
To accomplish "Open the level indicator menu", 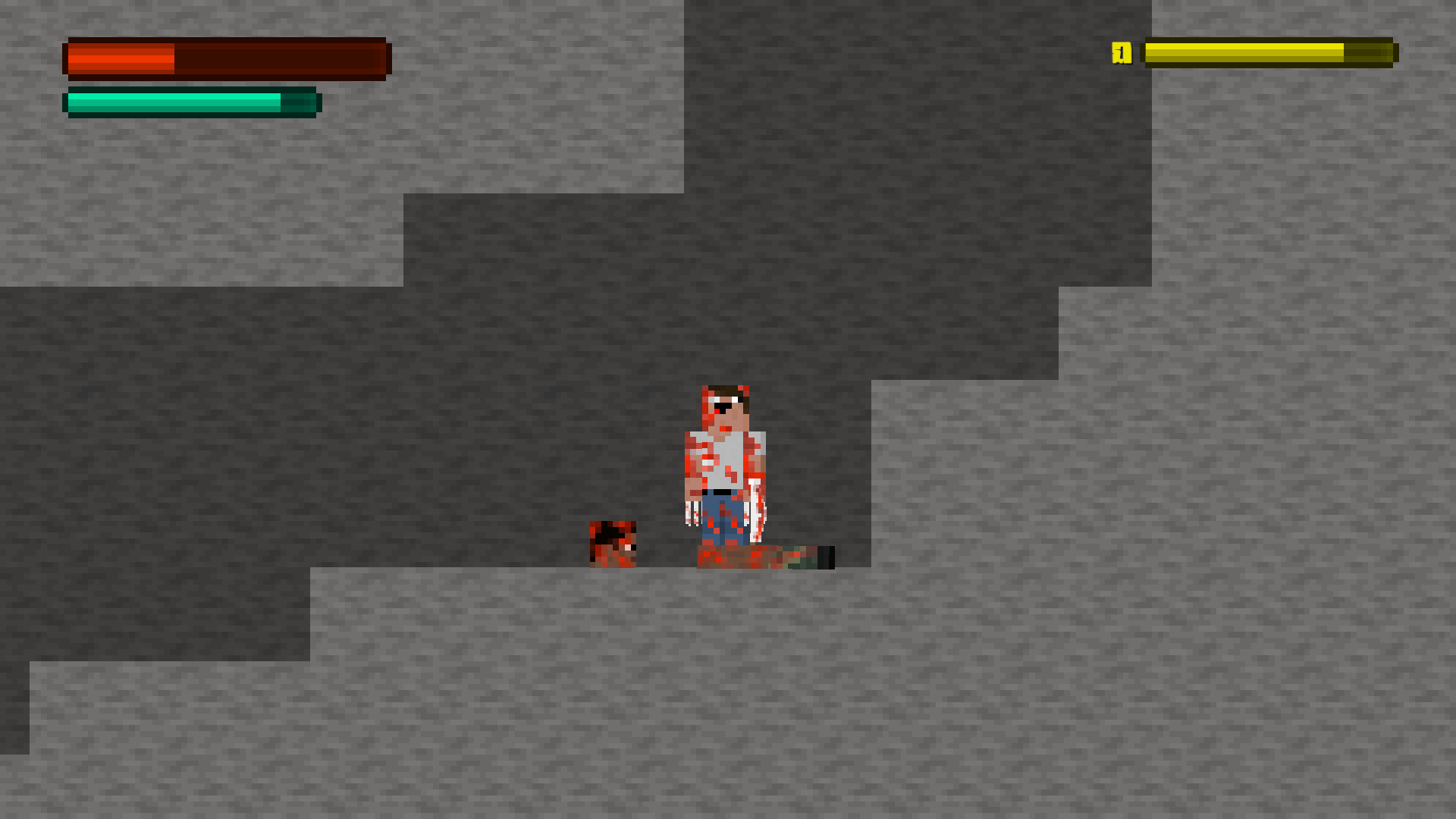I will [1122, 52].
